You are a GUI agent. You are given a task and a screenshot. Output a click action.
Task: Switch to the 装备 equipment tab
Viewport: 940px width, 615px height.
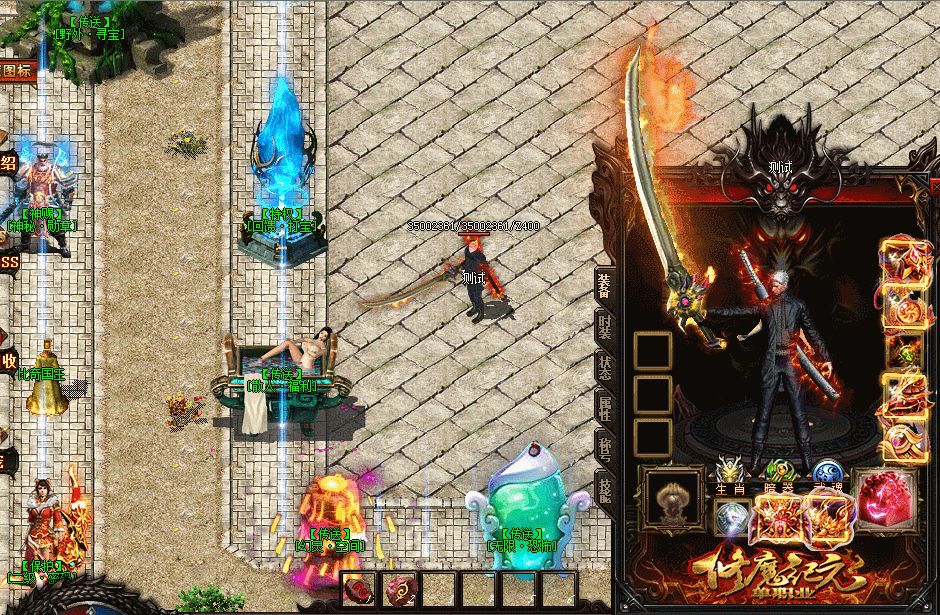pos(606,287)
